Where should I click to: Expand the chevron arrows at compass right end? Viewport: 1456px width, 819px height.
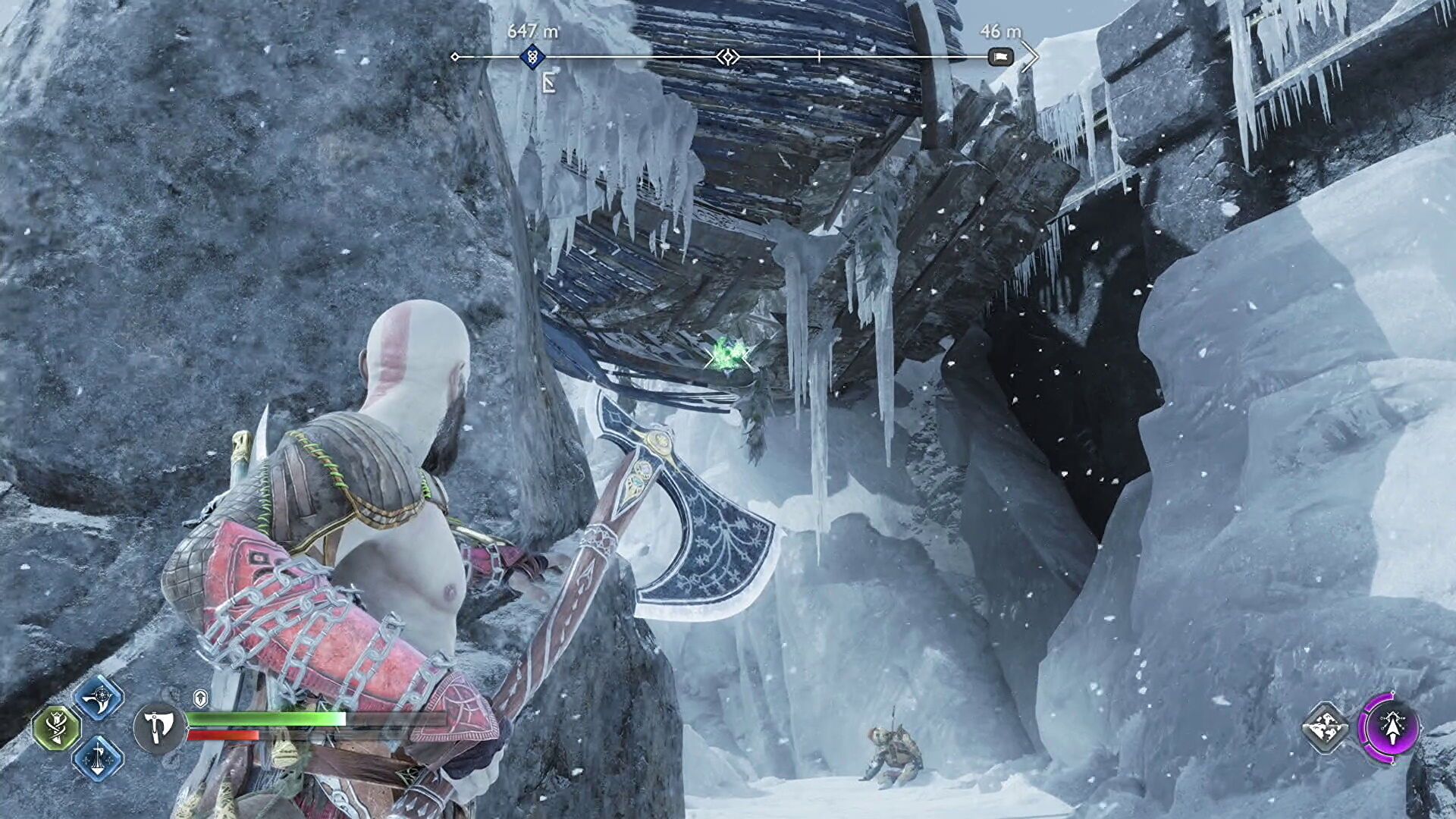point(1031,55)
